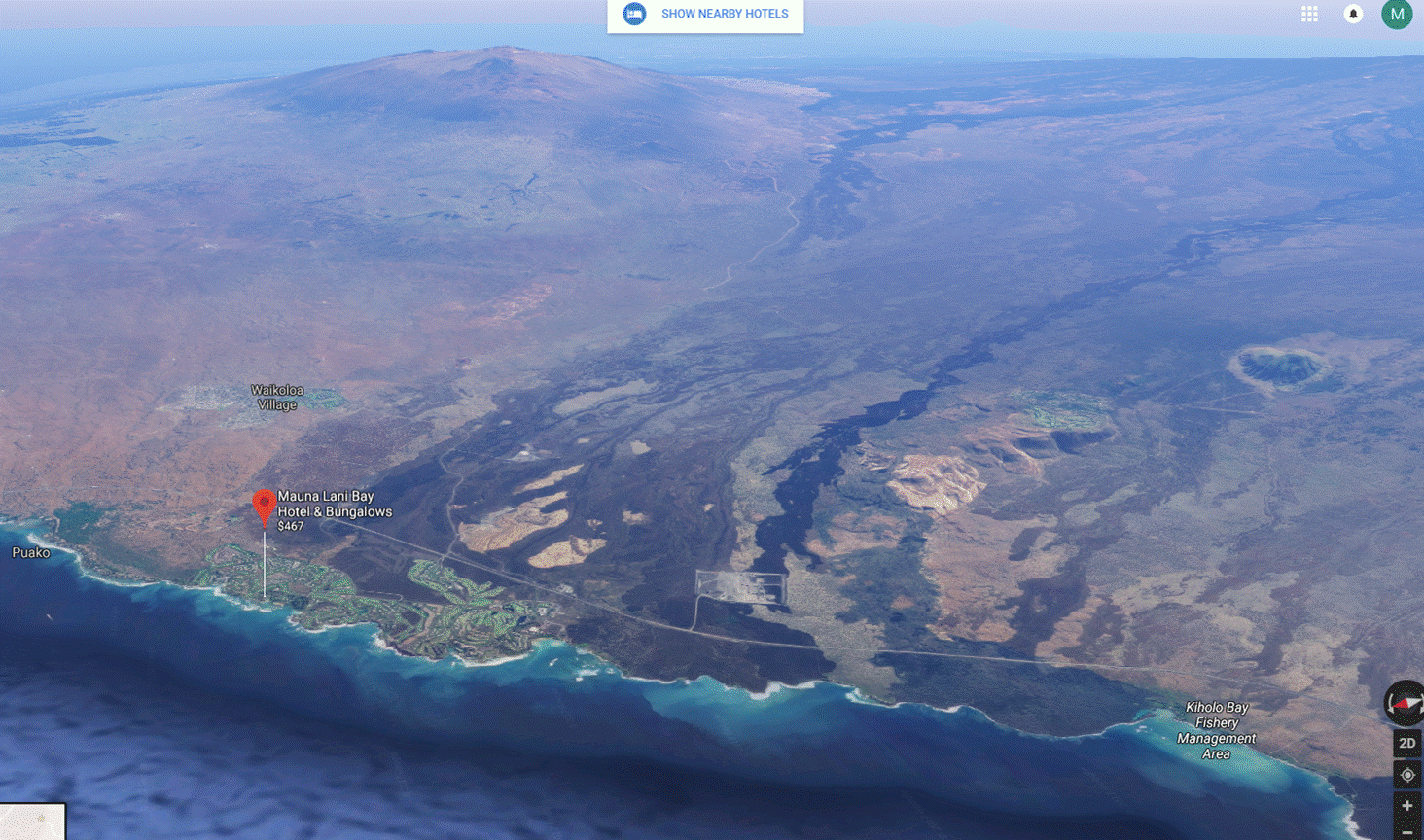Click the Waikoloa Village label
Screen dimensions: 1424x840
pos(275,396)
